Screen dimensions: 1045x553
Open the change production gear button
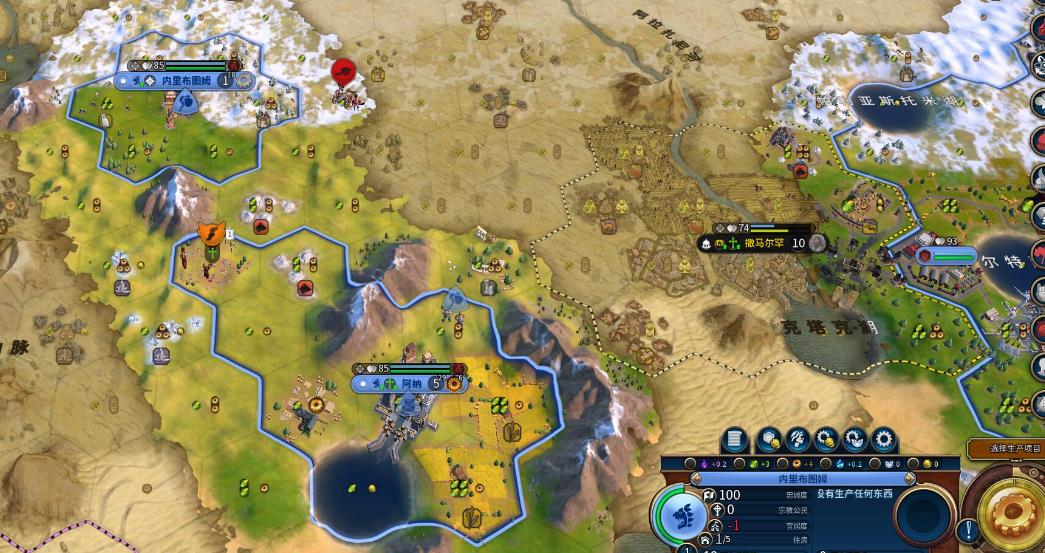coord(885,440)
